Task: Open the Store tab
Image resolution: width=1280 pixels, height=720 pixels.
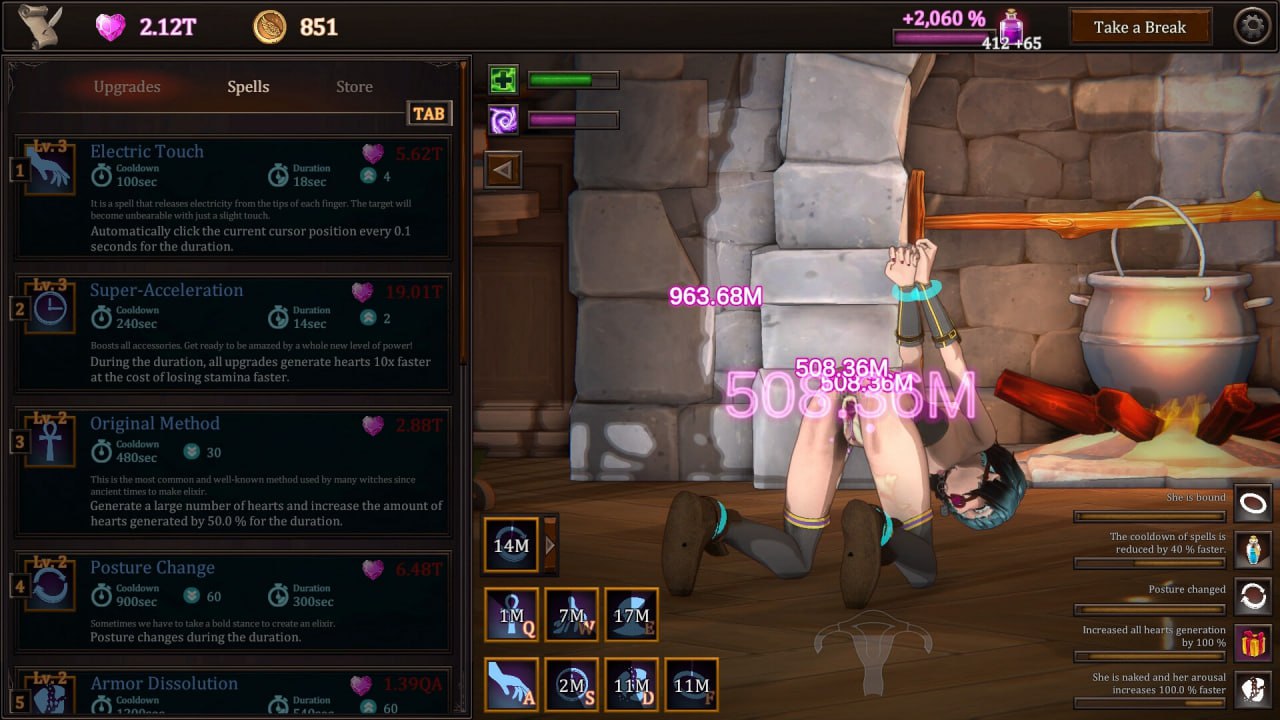Action: click(354, 87)
